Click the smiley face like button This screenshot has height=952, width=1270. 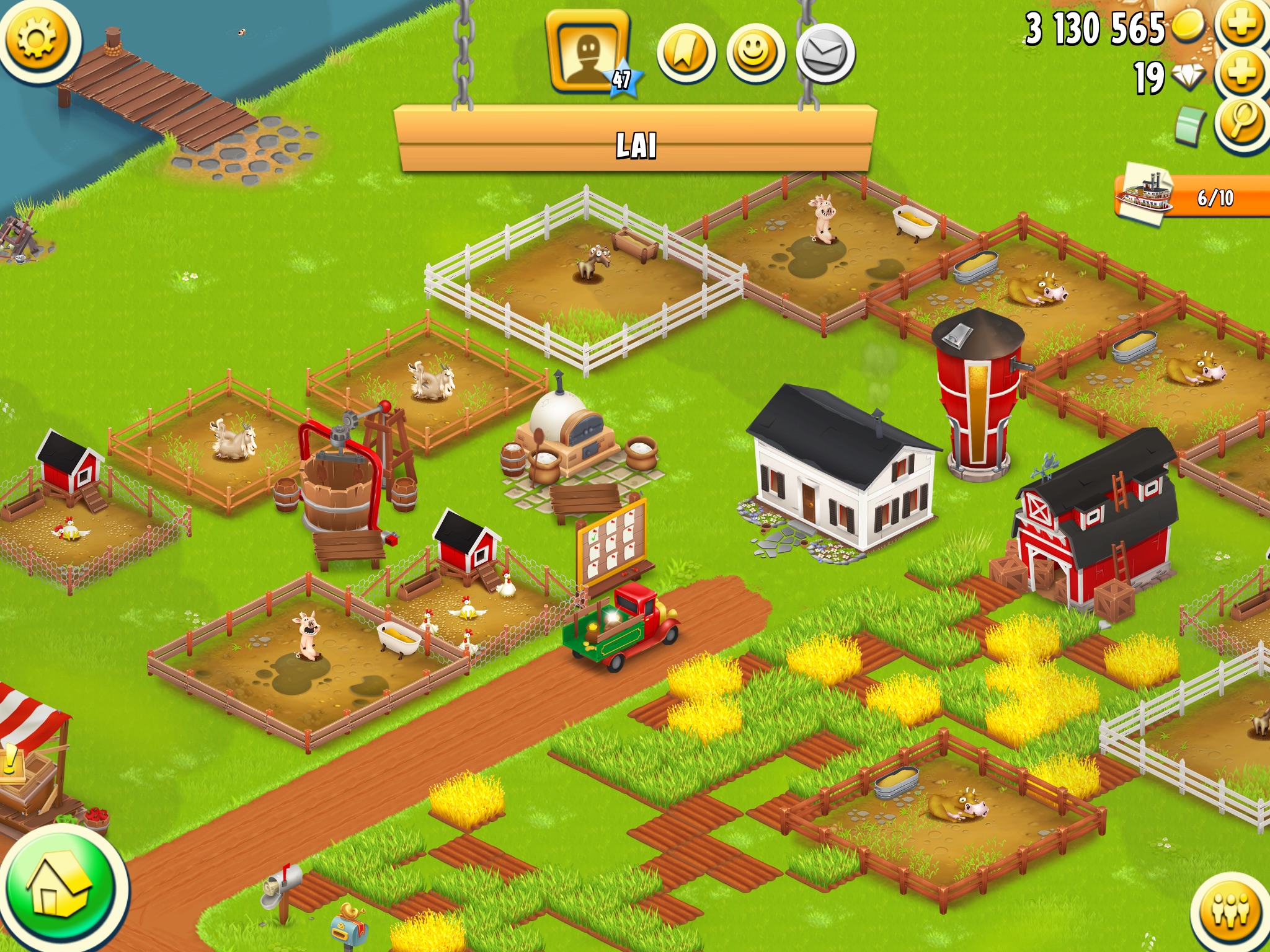(755, 53)
